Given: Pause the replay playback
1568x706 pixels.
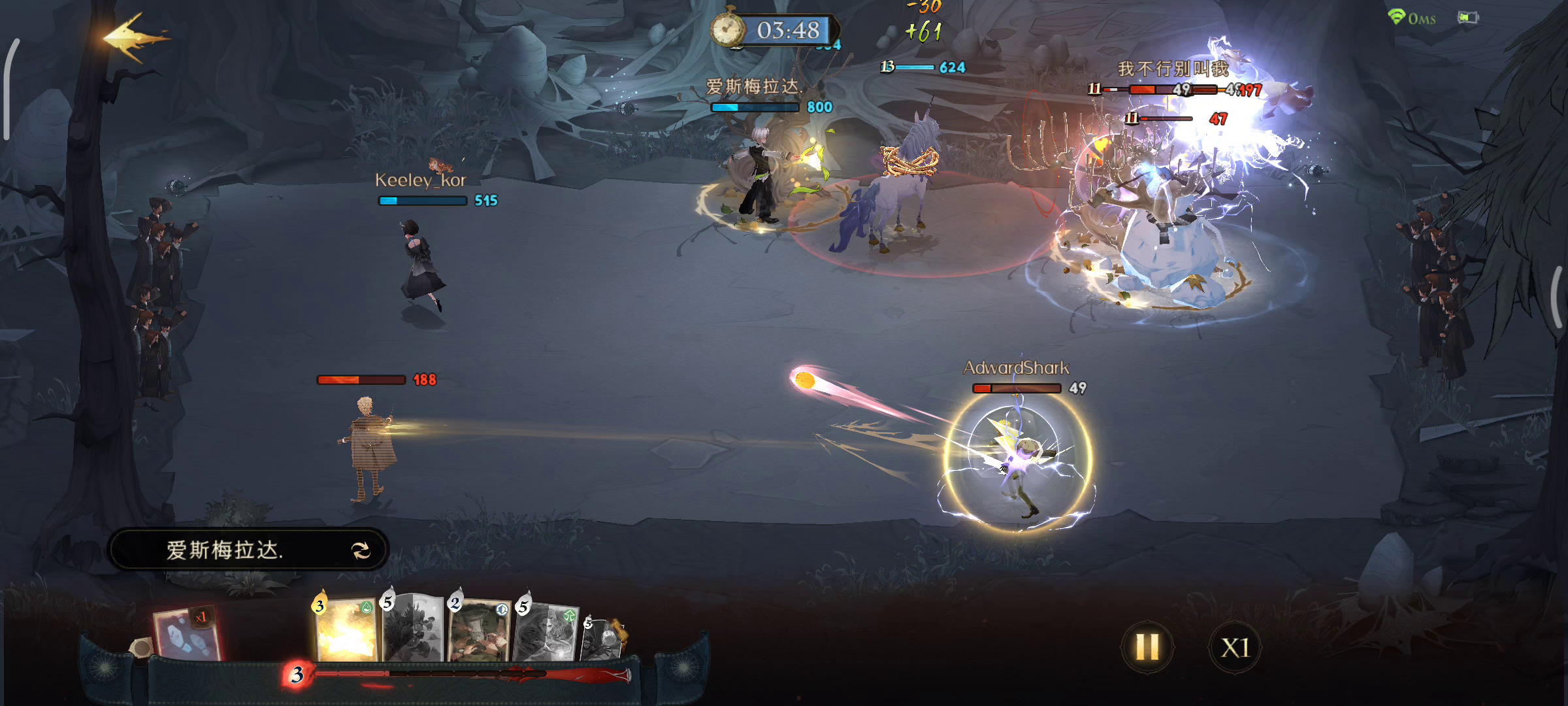Looking at the screenshot, I should pos(1147,647).
